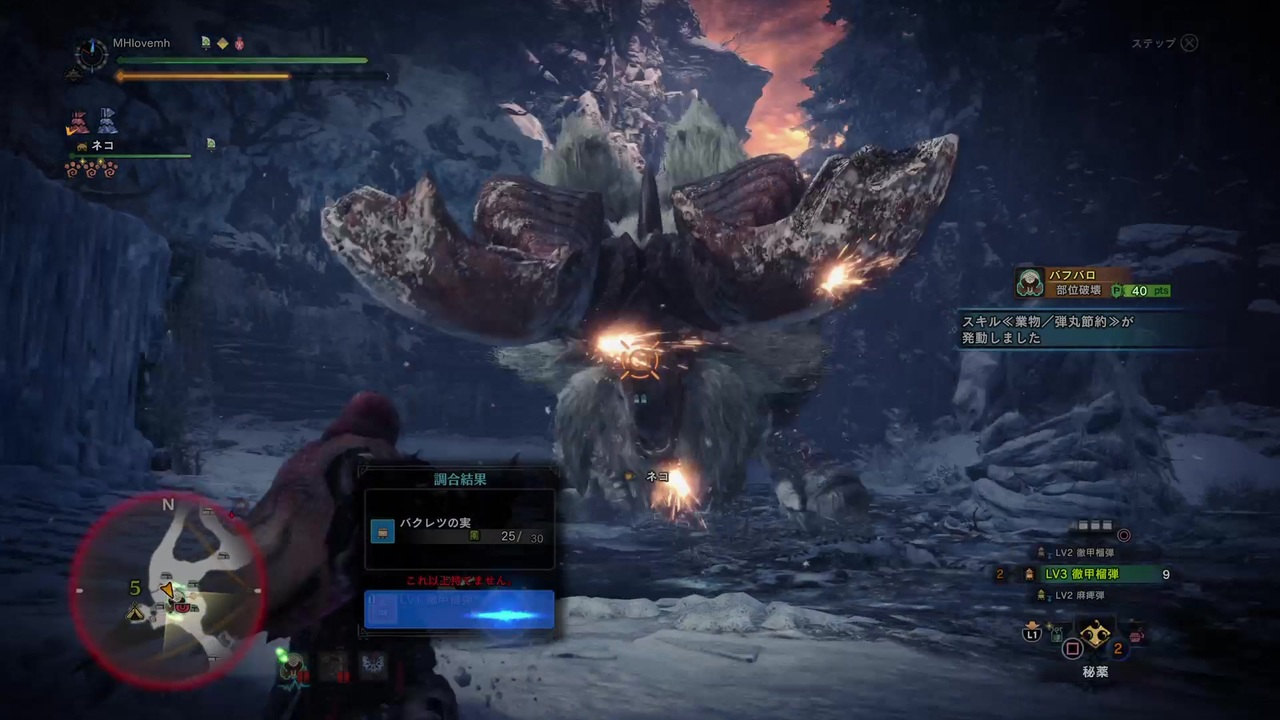1280x720 pixels.
Task: Select LV3 徹甲榴弾 ammo entry
Action: pos(1081,574)
